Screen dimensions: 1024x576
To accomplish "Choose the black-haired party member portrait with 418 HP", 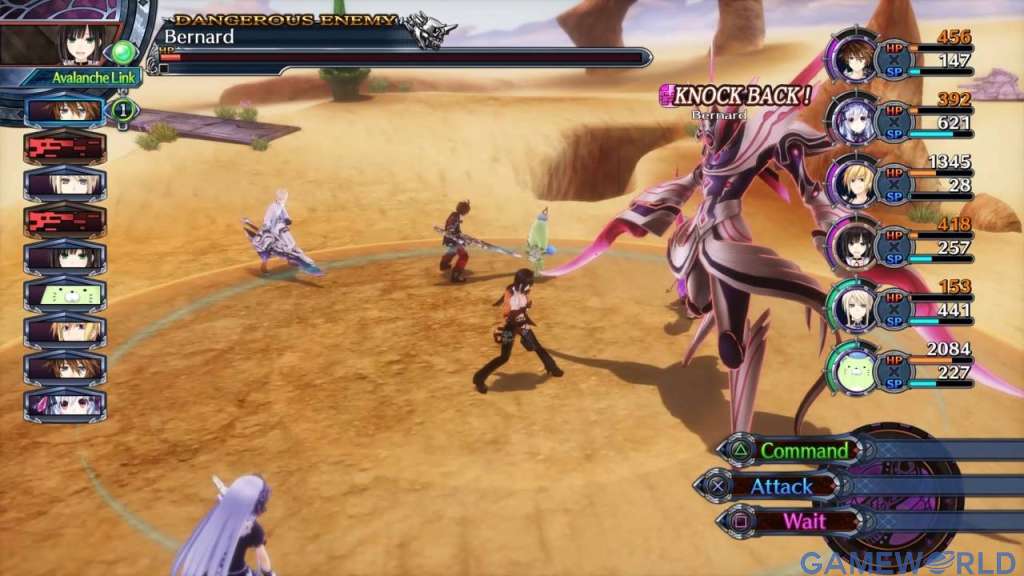I will [x=851, y=242].
